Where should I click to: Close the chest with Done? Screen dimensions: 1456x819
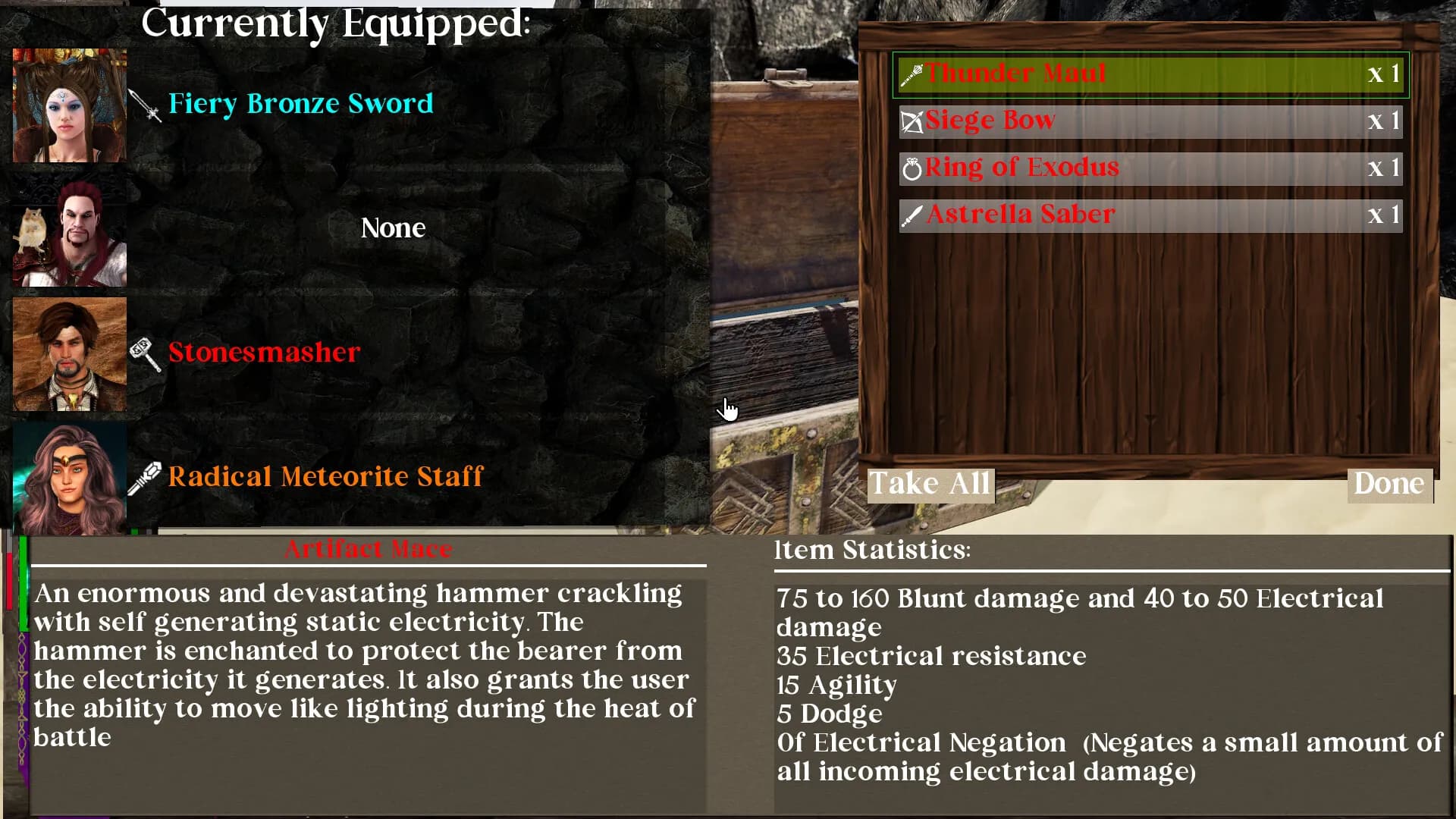click(x=1389, y=484)
